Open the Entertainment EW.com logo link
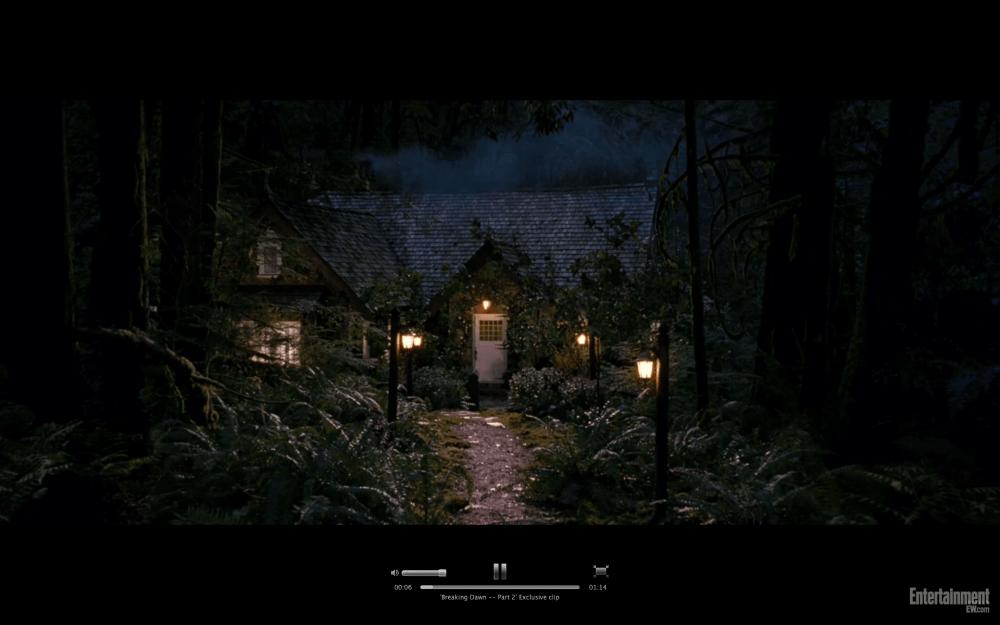1000x625 pixels. (x=949, y=599)
